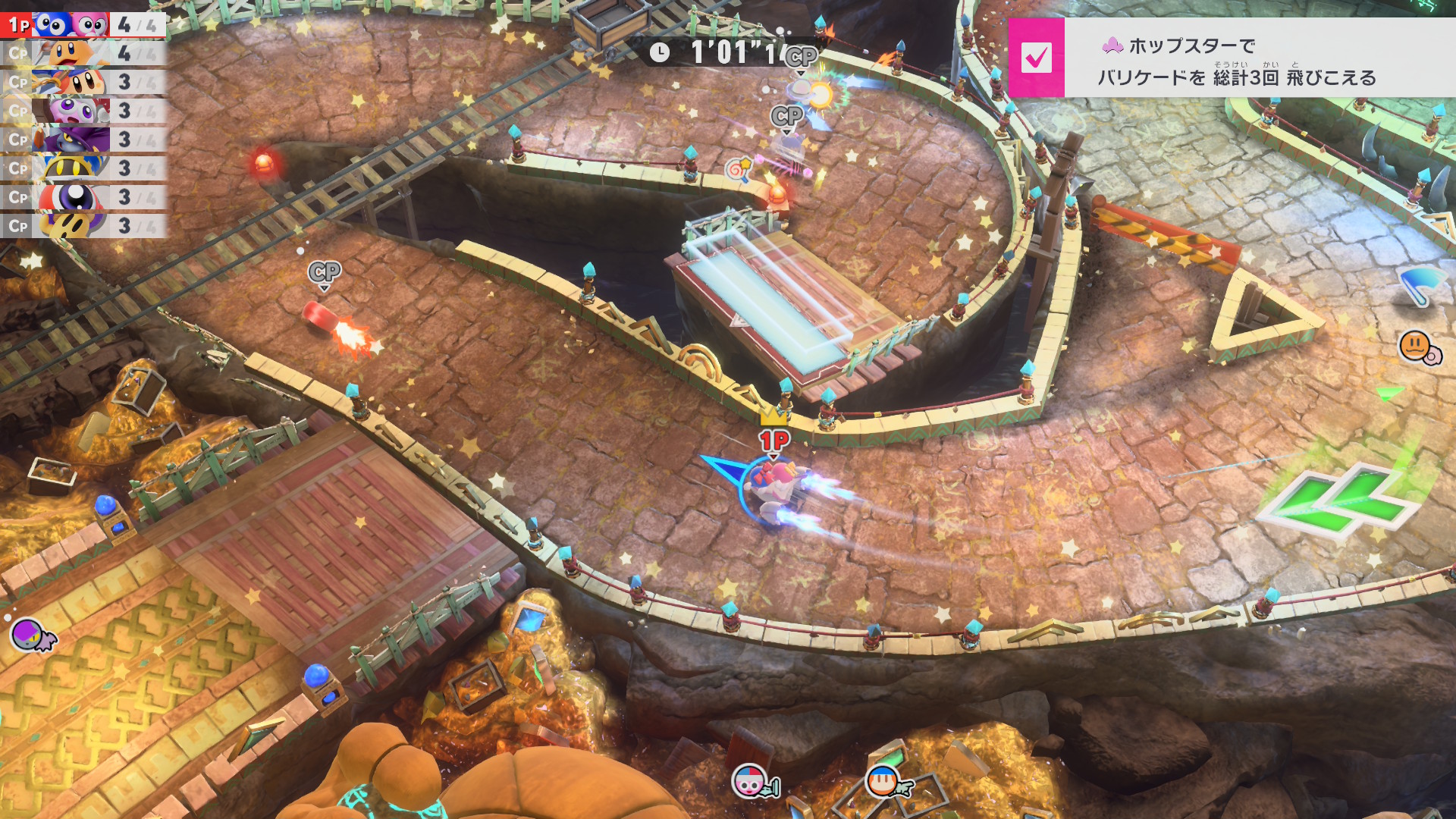The height and width of the screenshot is (819, 1456).
Task: Select the 1P Lololo & Lalala ranking row
Action: pos(82,25)
